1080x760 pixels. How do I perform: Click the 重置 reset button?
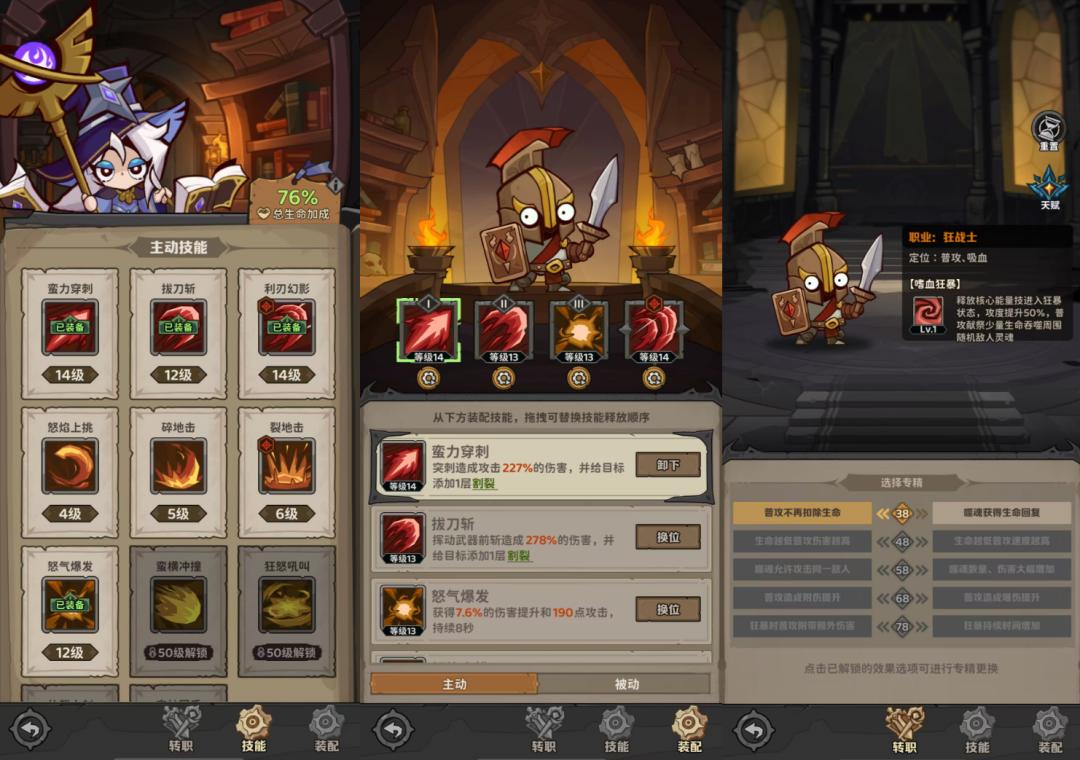pyautogui.click(x=1048, y=130)
